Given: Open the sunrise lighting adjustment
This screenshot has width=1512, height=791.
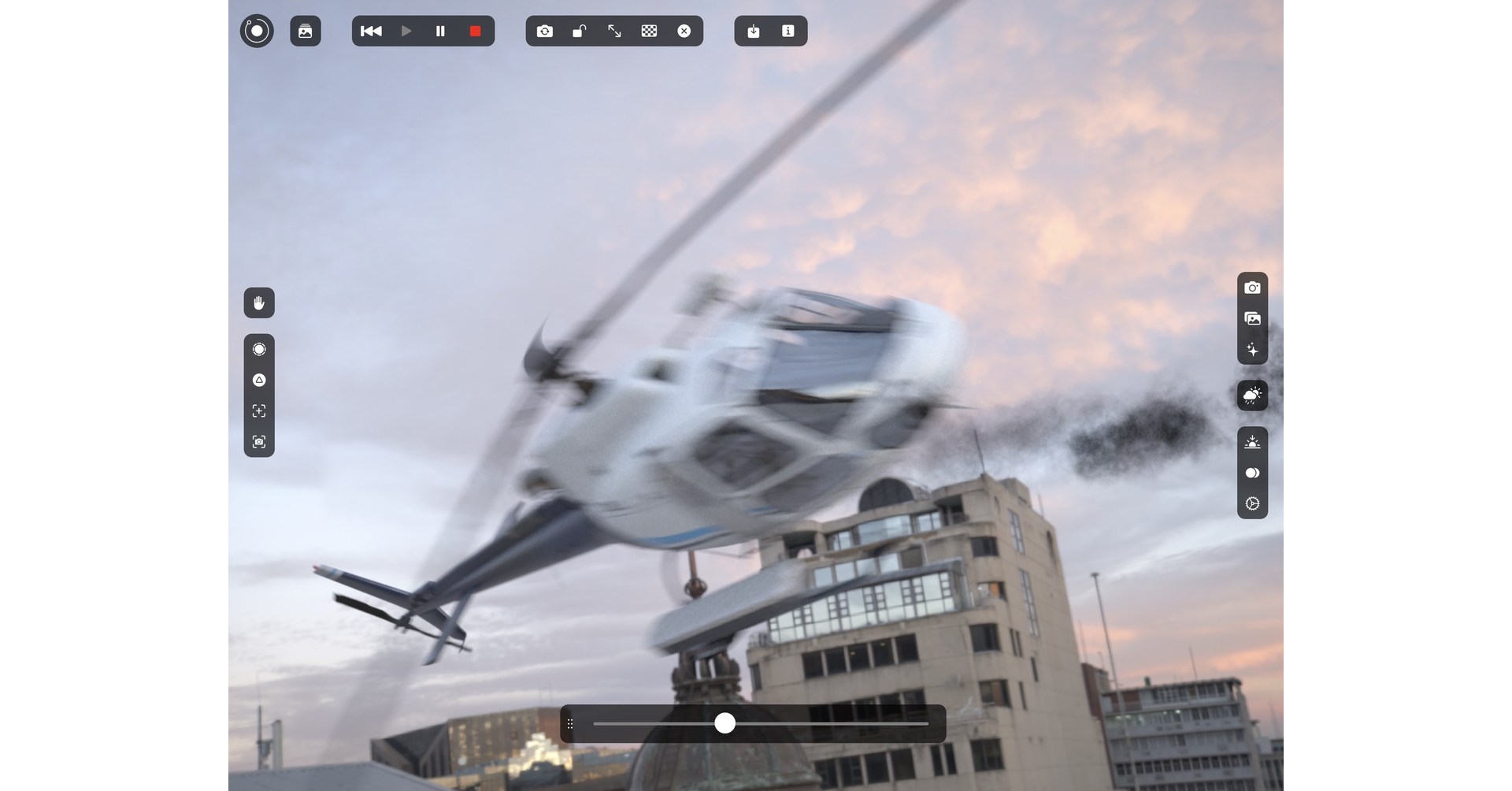Looking at the screenshot, I should [1252, 441].
